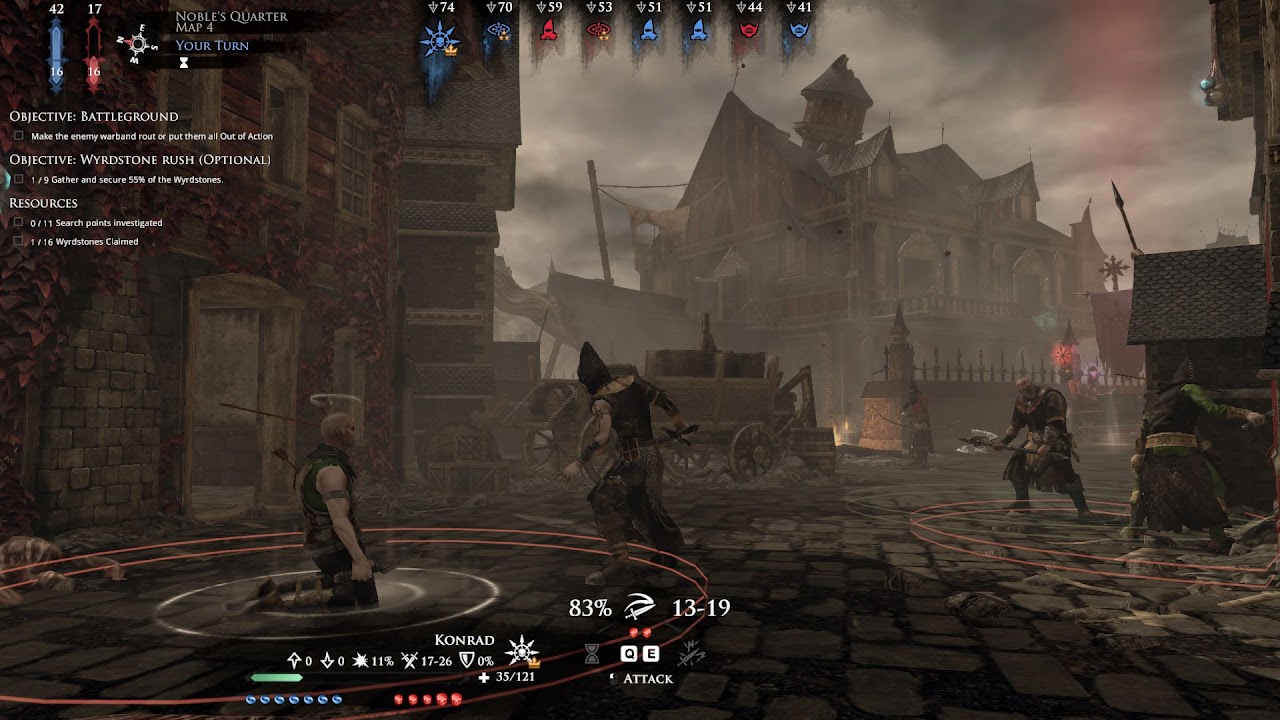Click Konrad's skull star warband emblem
Image resolution: width=1280 pixels, height=720 pixels.
522,652
